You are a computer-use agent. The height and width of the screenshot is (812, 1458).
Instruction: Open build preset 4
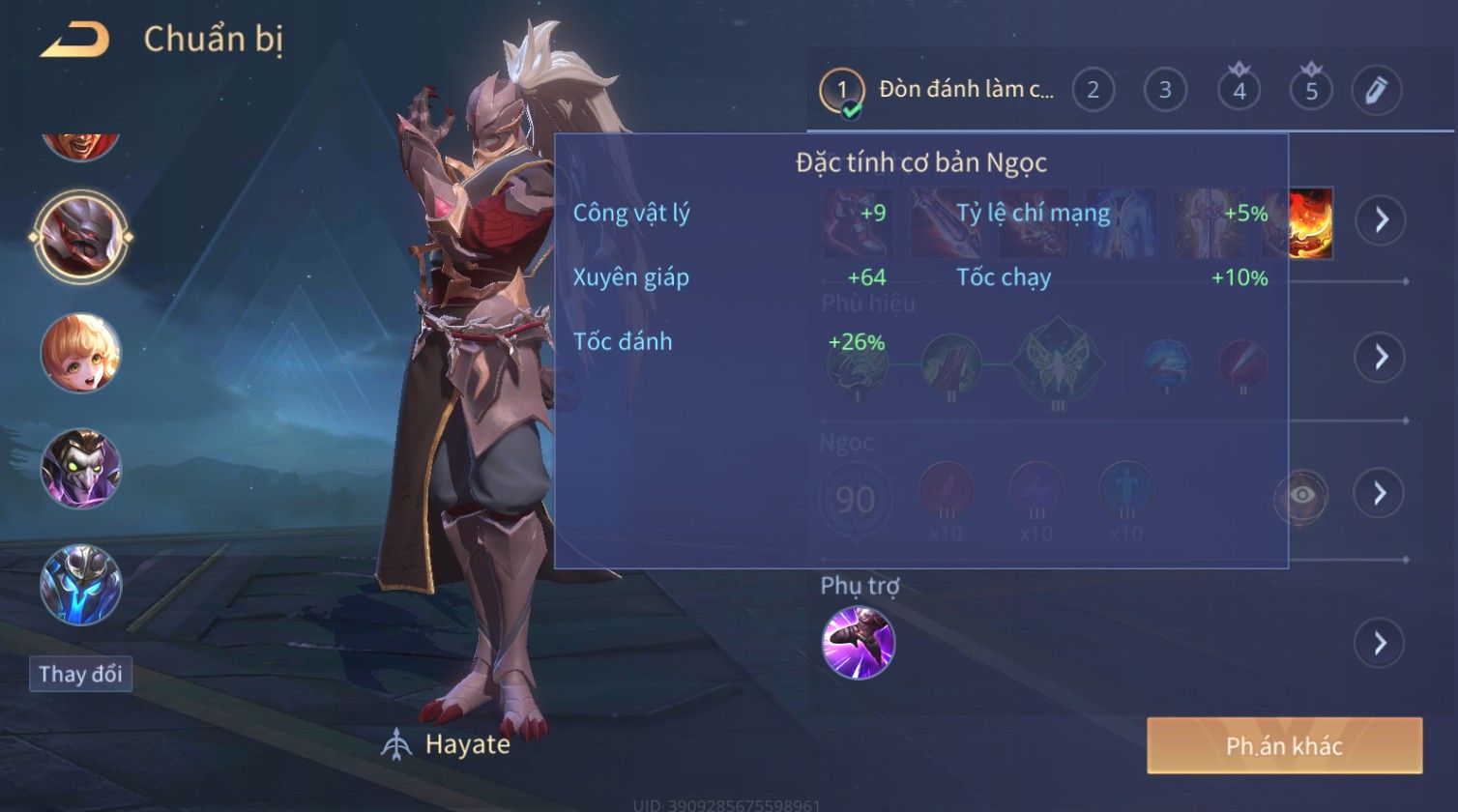1239,91
